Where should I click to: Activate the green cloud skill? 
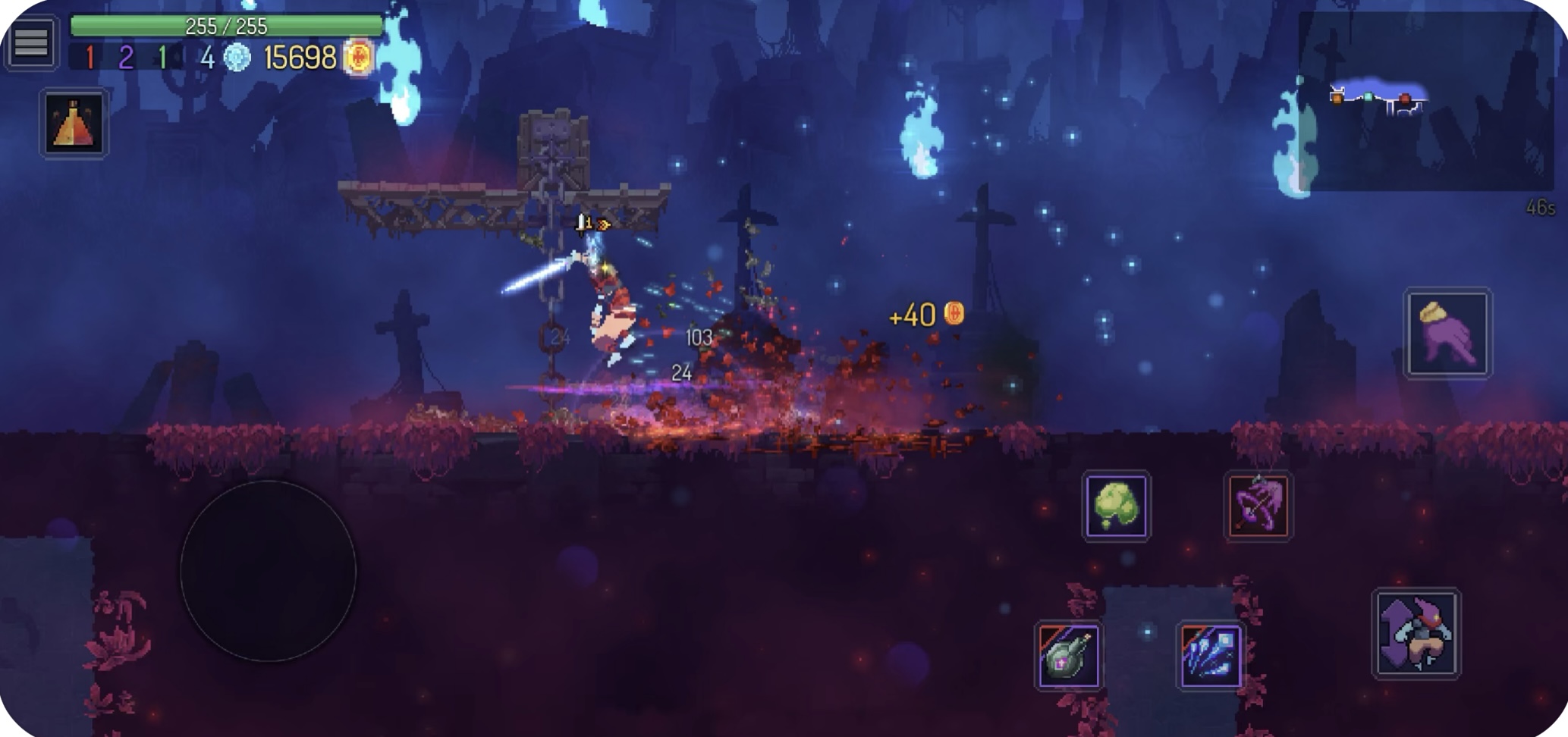1116,506
